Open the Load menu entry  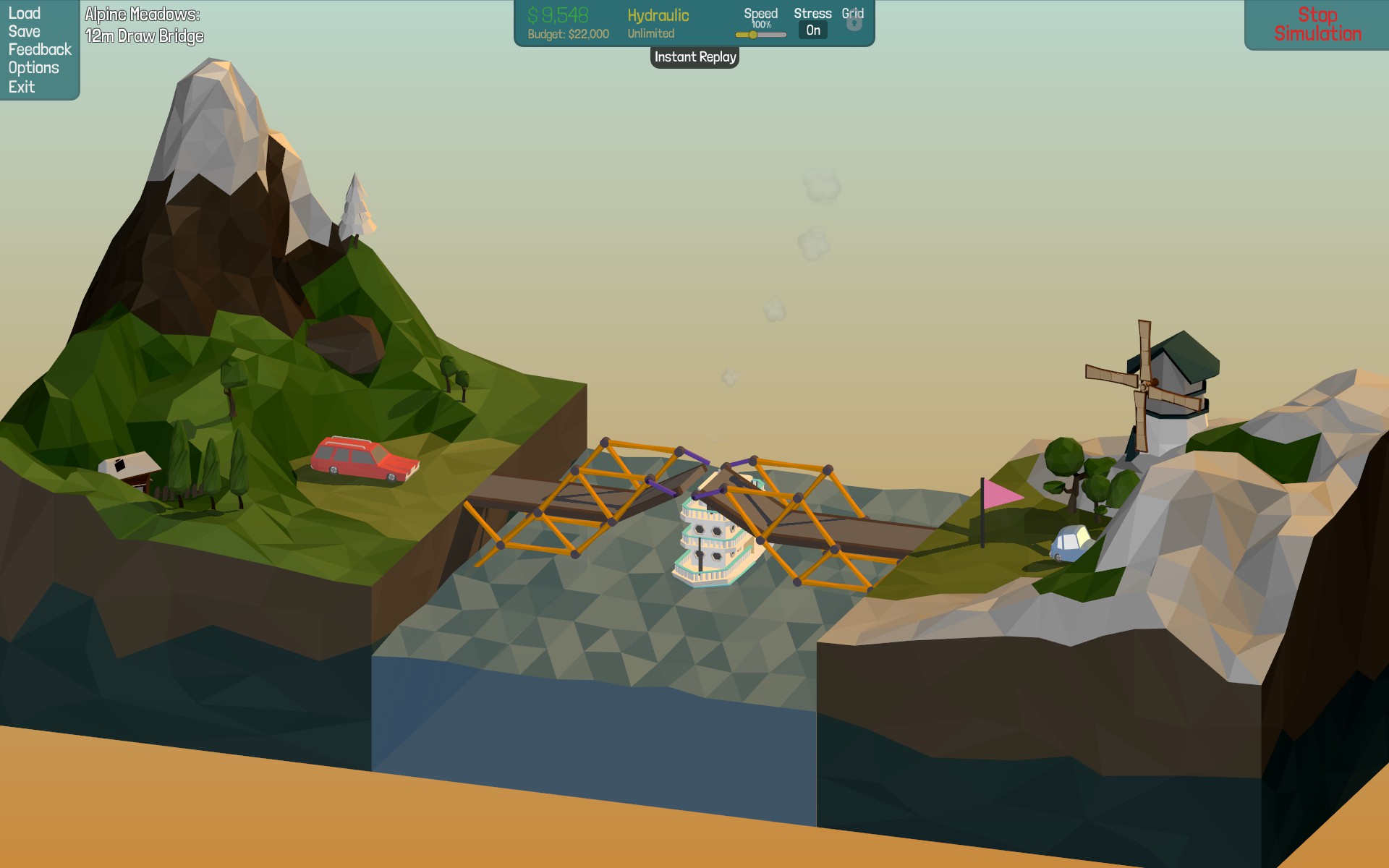point(25,14)
